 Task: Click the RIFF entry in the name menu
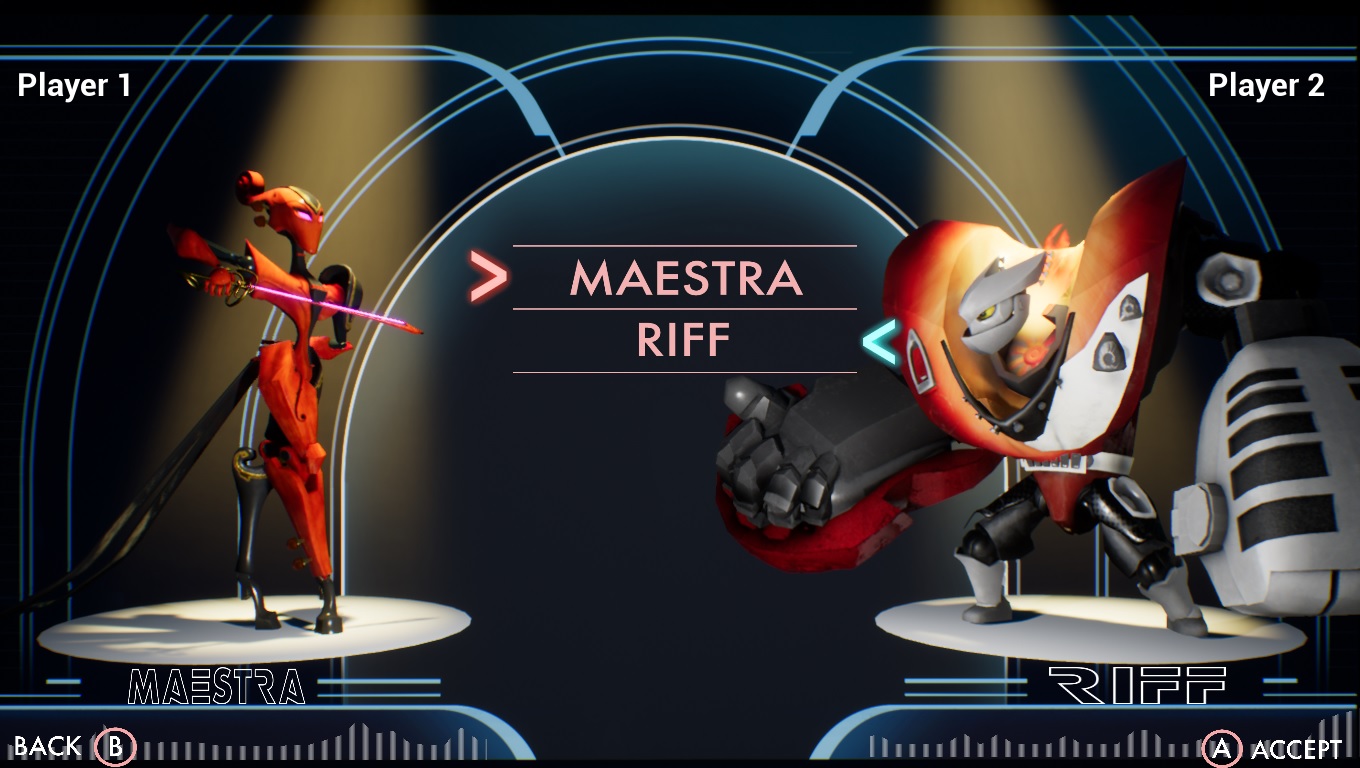pyautogui.click(x=684, y=340)
